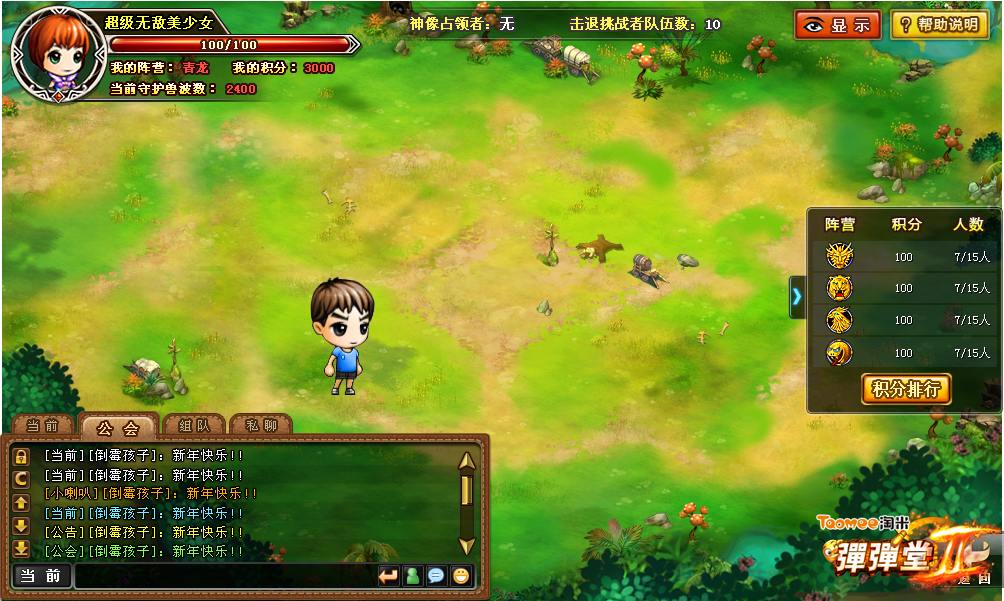Open the 积分排行 score ranking
Viewport: 1004px width, 601px height.
click(906, 389)
